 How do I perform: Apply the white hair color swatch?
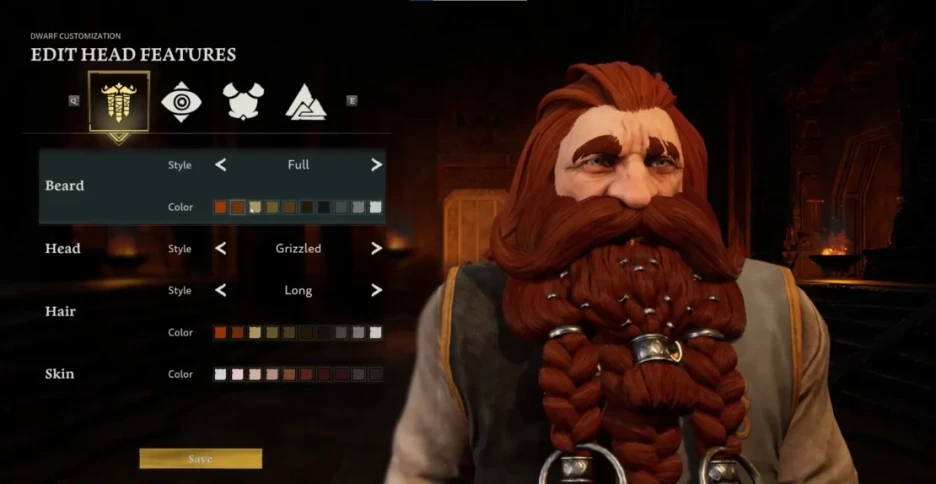pyautogui.click(x=376, y=332)
